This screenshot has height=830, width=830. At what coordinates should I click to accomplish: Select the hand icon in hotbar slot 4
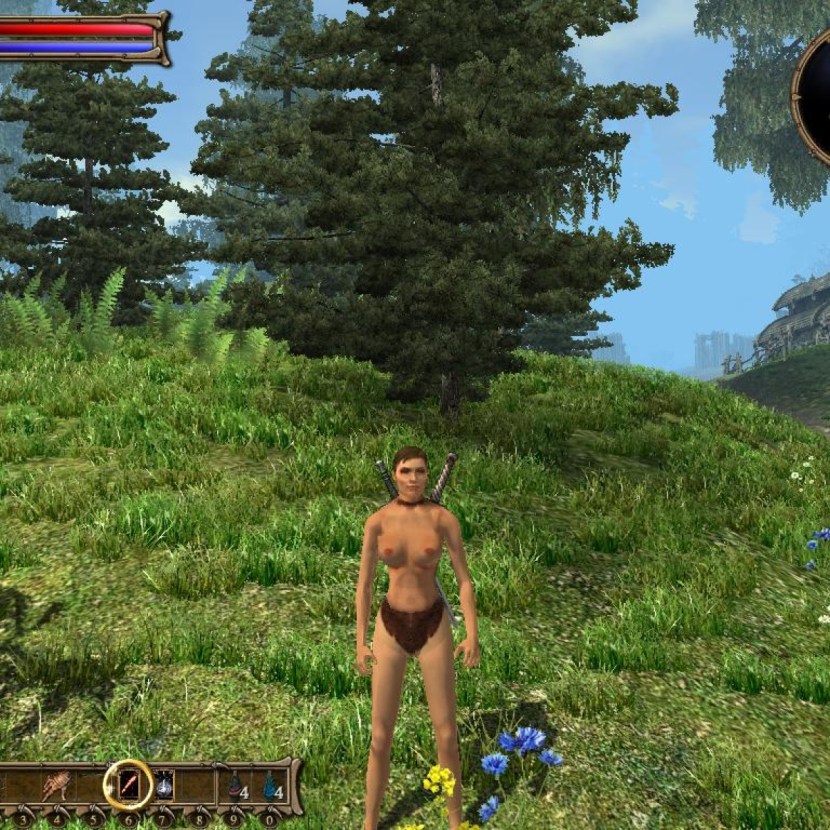coord(54,786)
